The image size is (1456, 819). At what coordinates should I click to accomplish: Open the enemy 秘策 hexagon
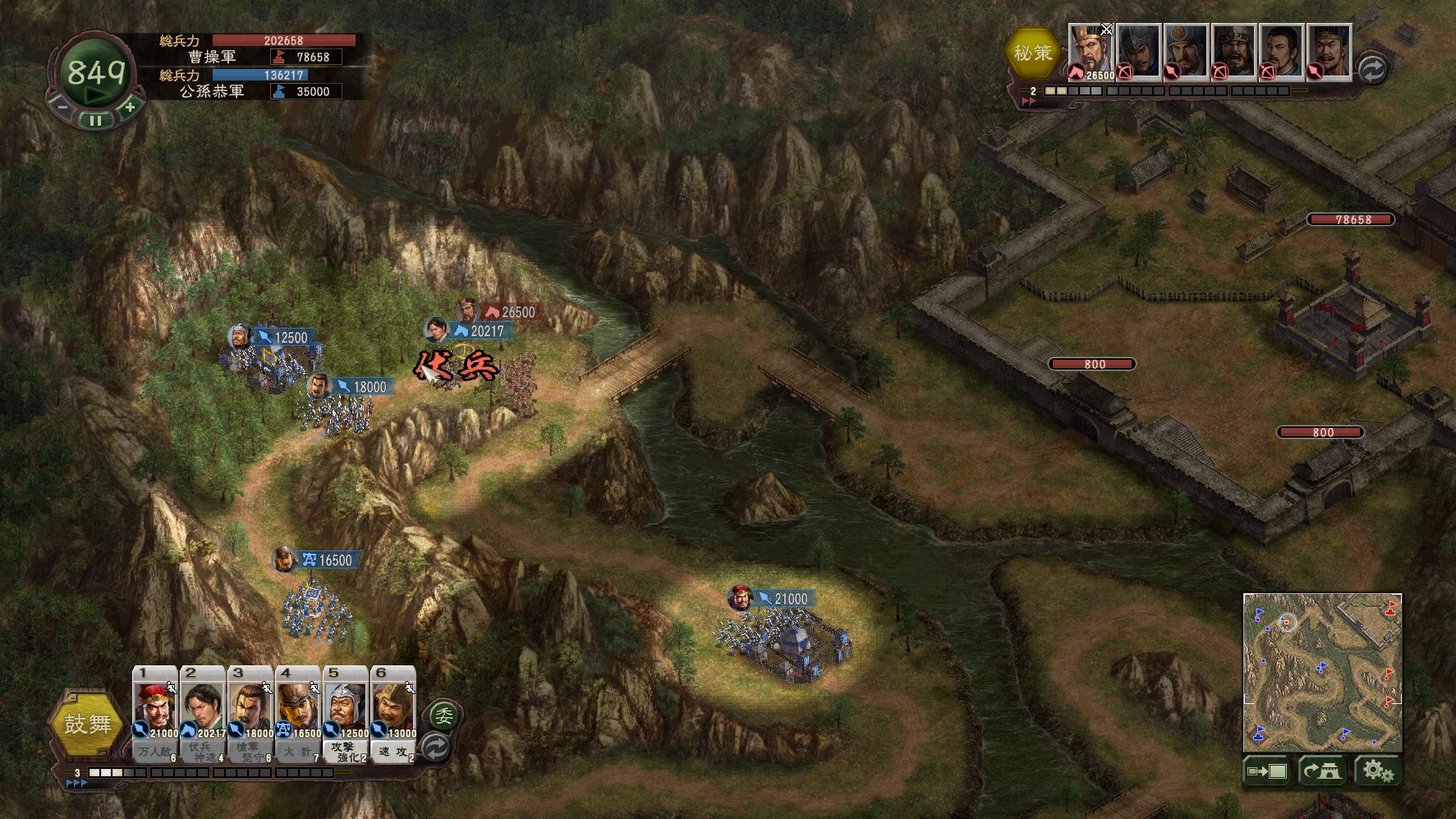coord(1032,53)
